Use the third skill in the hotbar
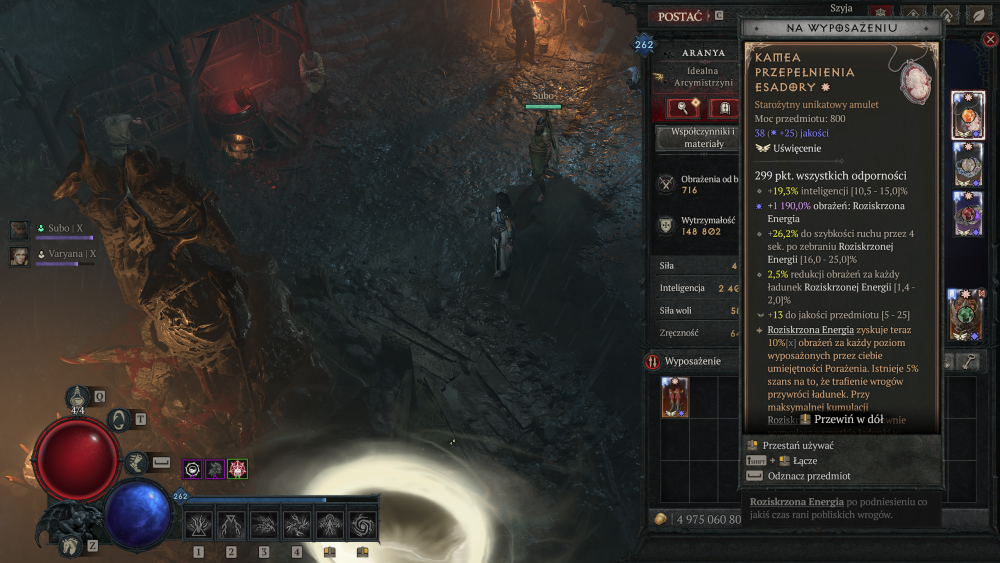 coord(264,524)
